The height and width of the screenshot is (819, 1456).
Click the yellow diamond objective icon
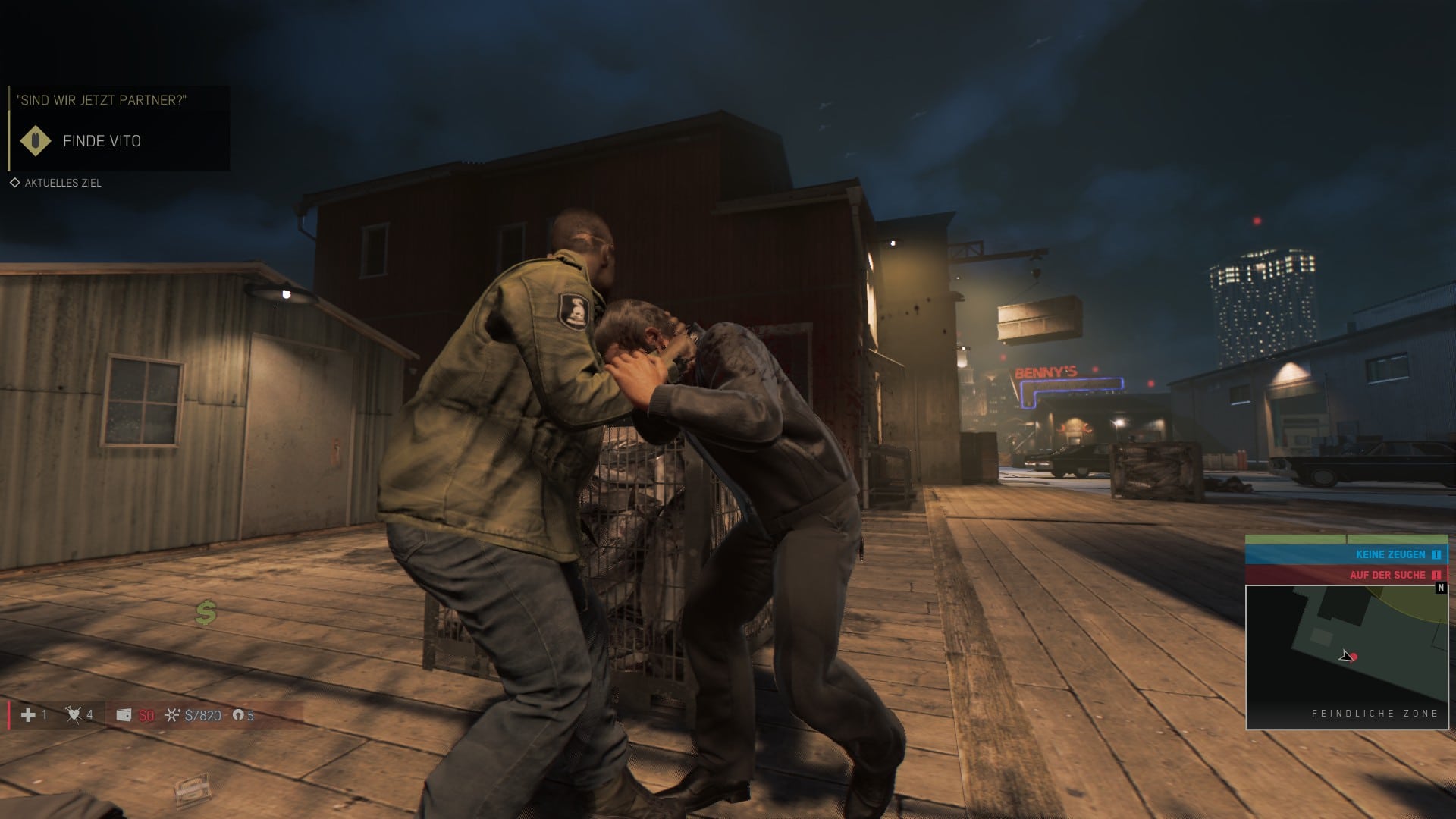click(x=36, y=141)
